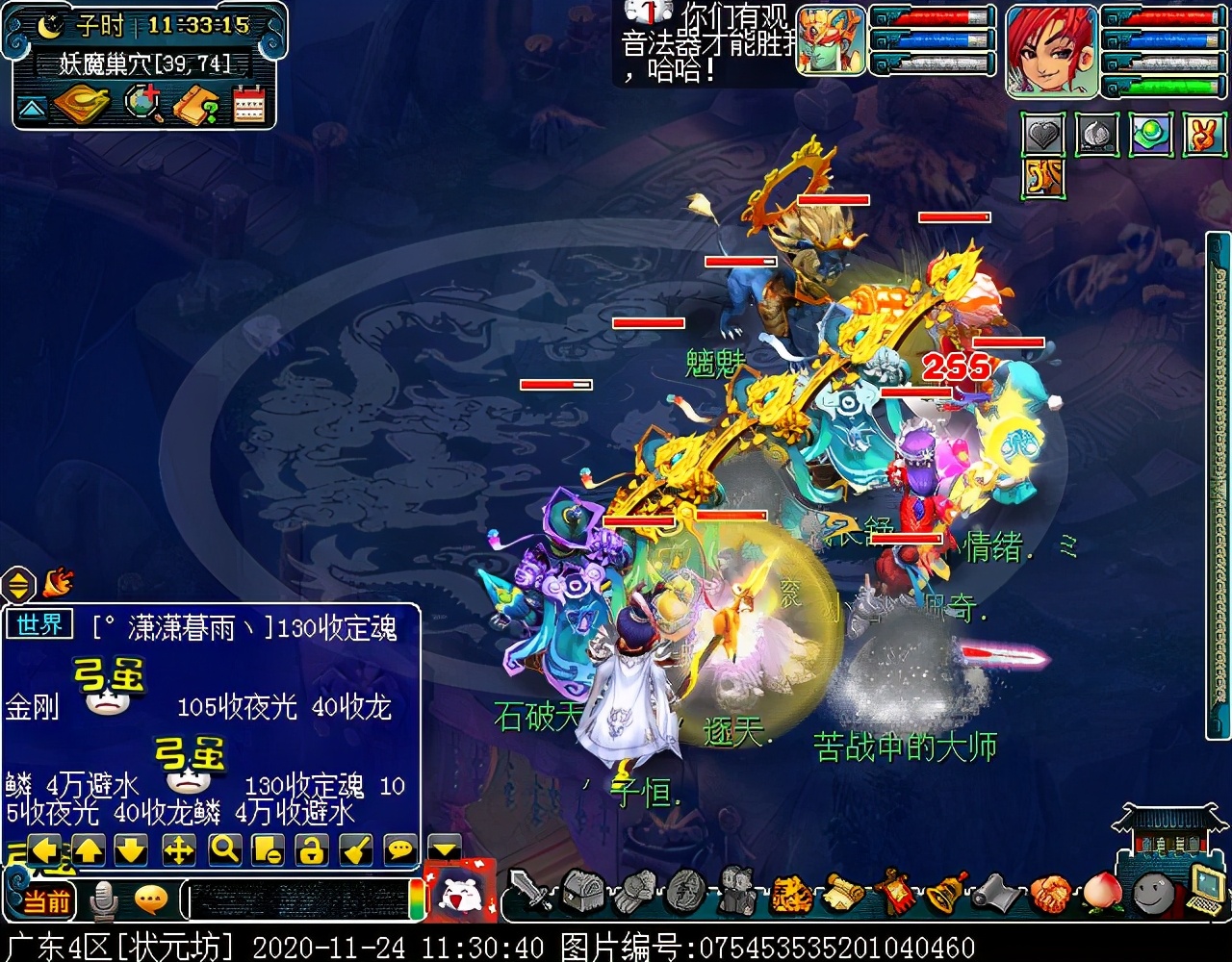Open the handshake friends icon
The width and height of the screenshot is (1232, 962).
(x=1051, y=894)
